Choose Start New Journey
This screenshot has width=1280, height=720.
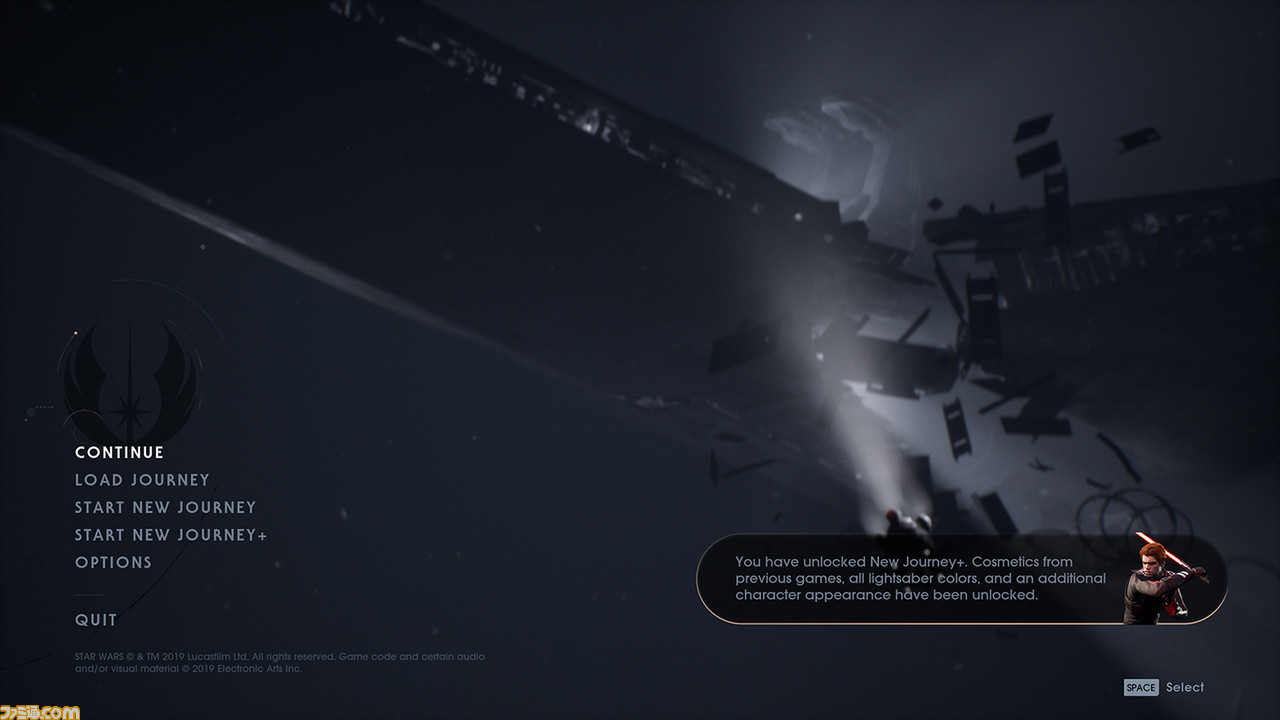pos(165,508)
